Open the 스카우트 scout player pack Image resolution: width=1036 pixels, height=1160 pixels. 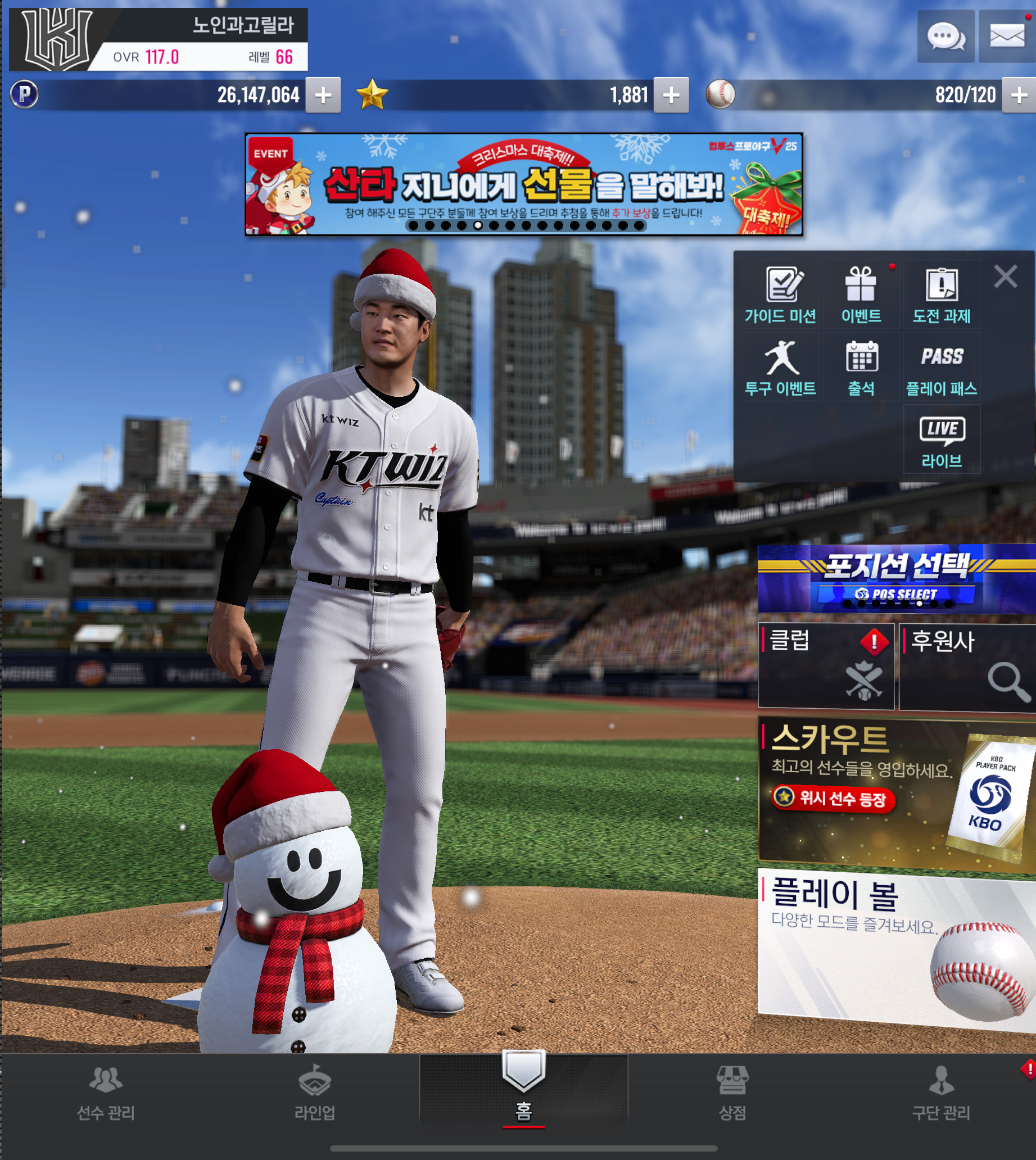tap(896, 794)
